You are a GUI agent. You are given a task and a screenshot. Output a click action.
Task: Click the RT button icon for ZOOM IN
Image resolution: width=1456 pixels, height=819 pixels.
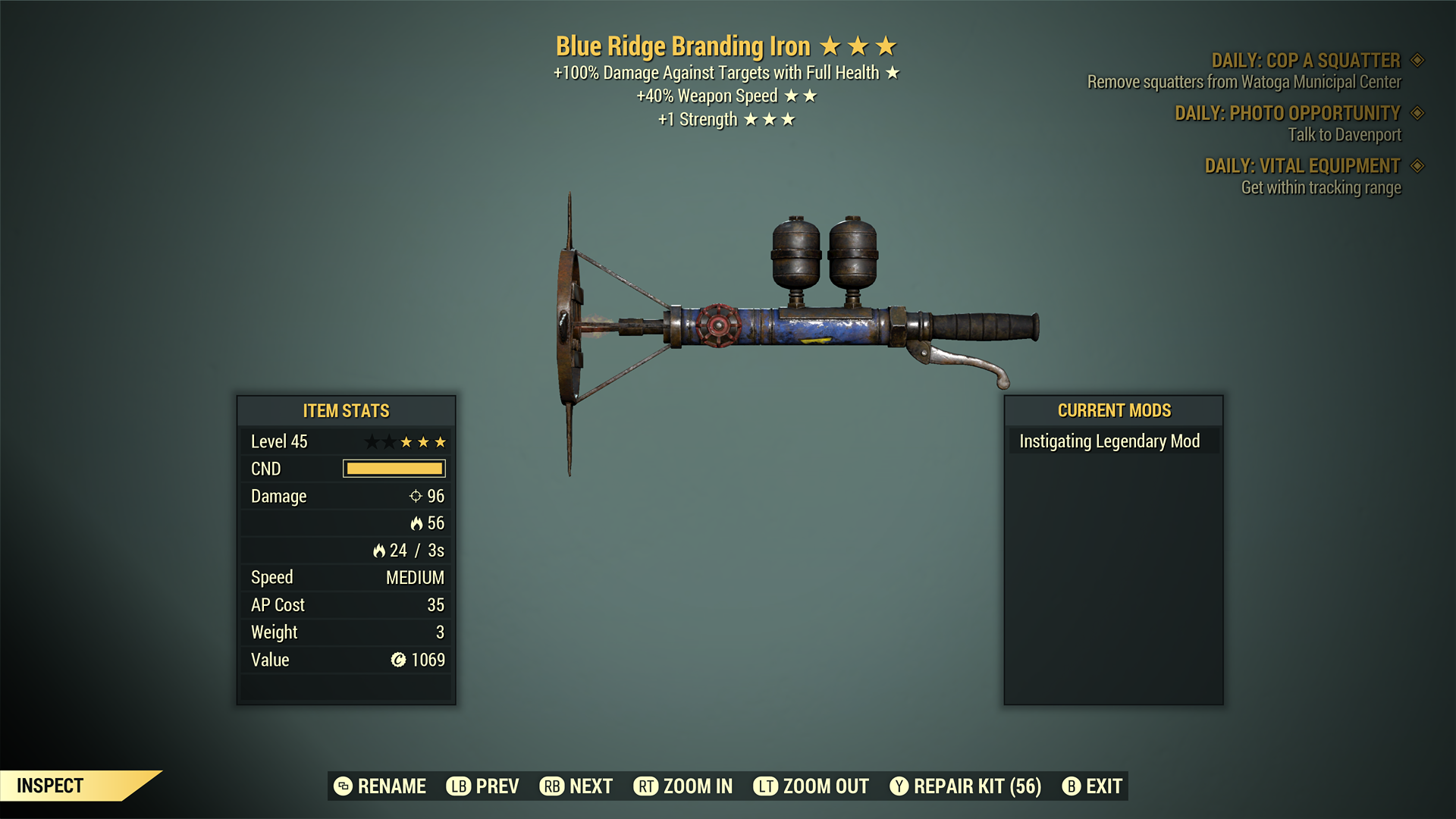[x=646, y=786]
